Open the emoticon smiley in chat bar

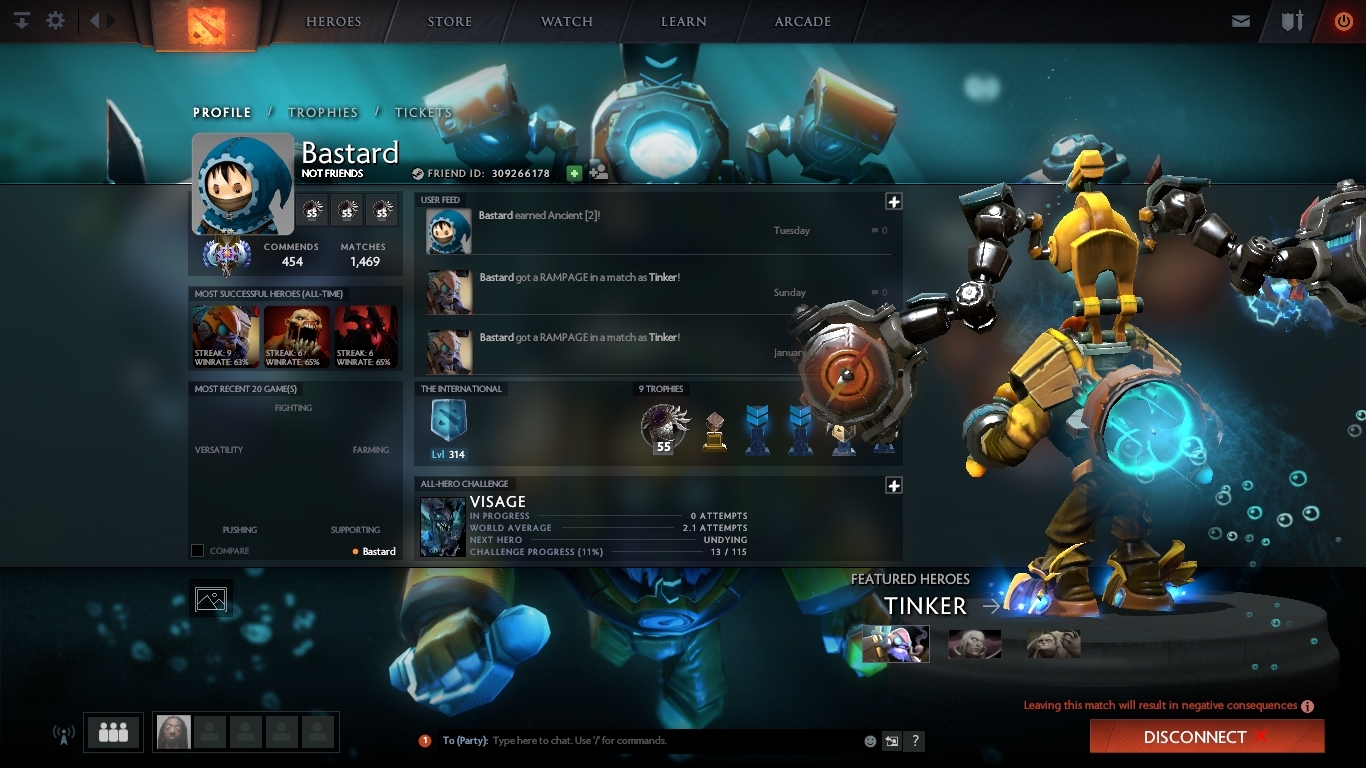point(868,740)
